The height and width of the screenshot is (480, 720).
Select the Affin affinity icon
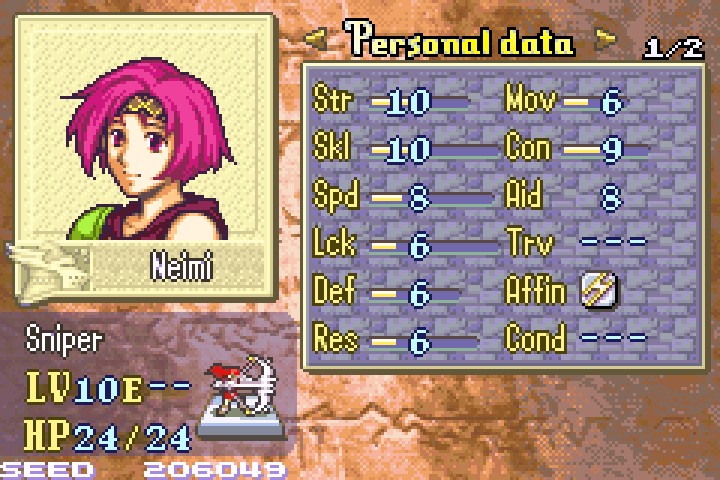pyautogui.click(x=599, y=291)
